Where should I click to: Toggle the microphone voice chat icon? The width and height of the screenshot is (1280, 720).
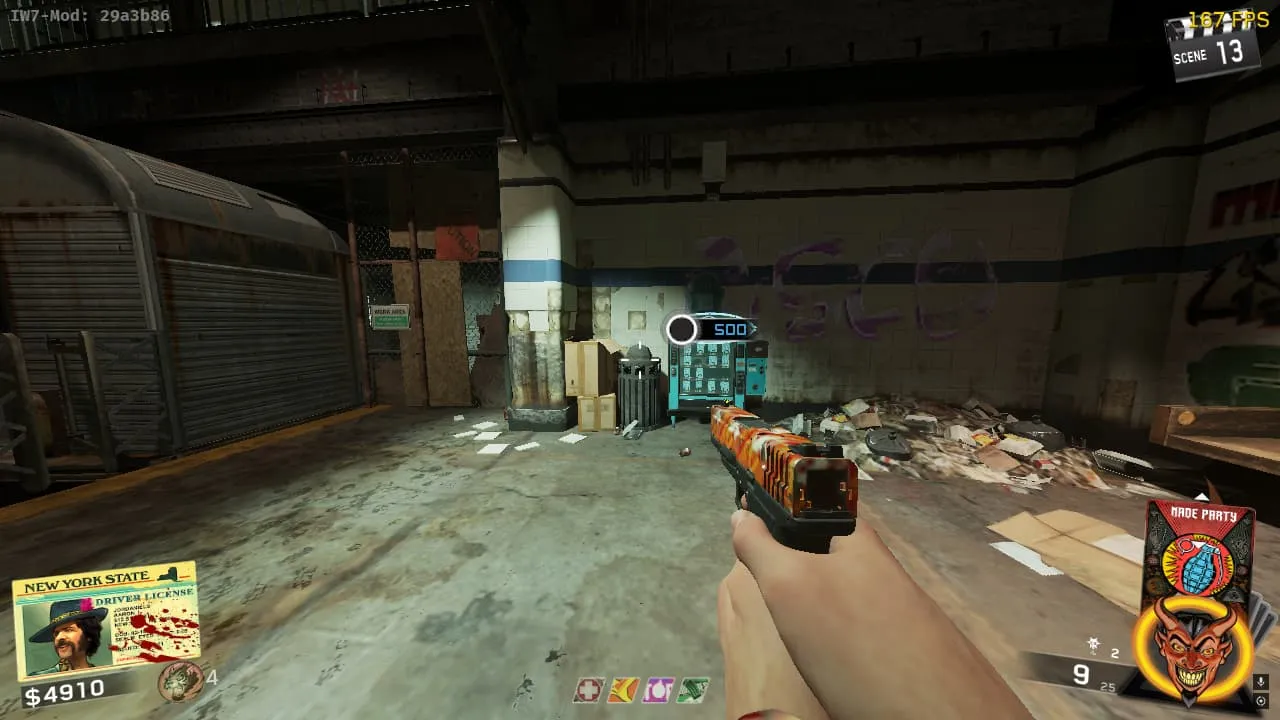click(1260, 682)
